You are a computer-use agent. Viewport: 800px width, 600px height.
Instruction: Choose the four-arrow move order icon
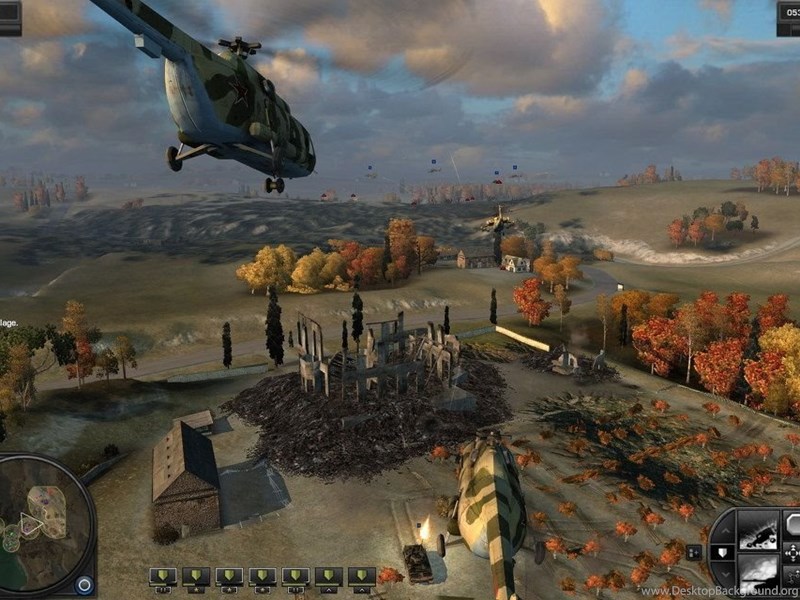coord(792,551)
